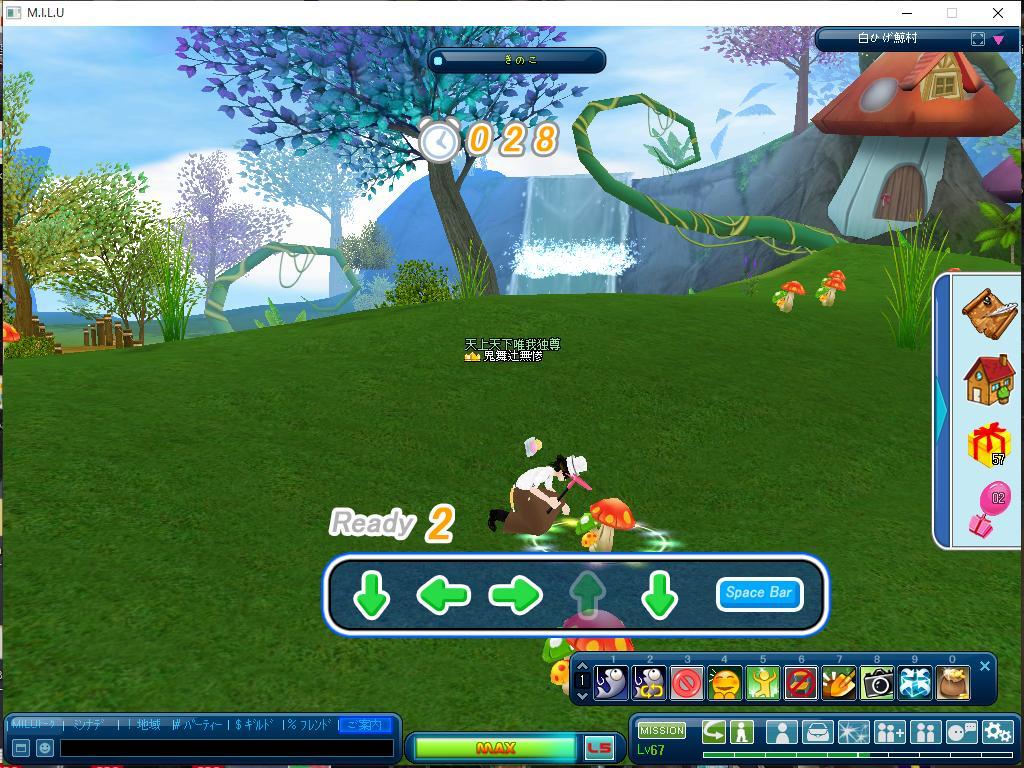The height and width of the screenshot is (768, 1024).
Task: Collapse the right side panel with the arrow
Action: (x=942, y=405)
